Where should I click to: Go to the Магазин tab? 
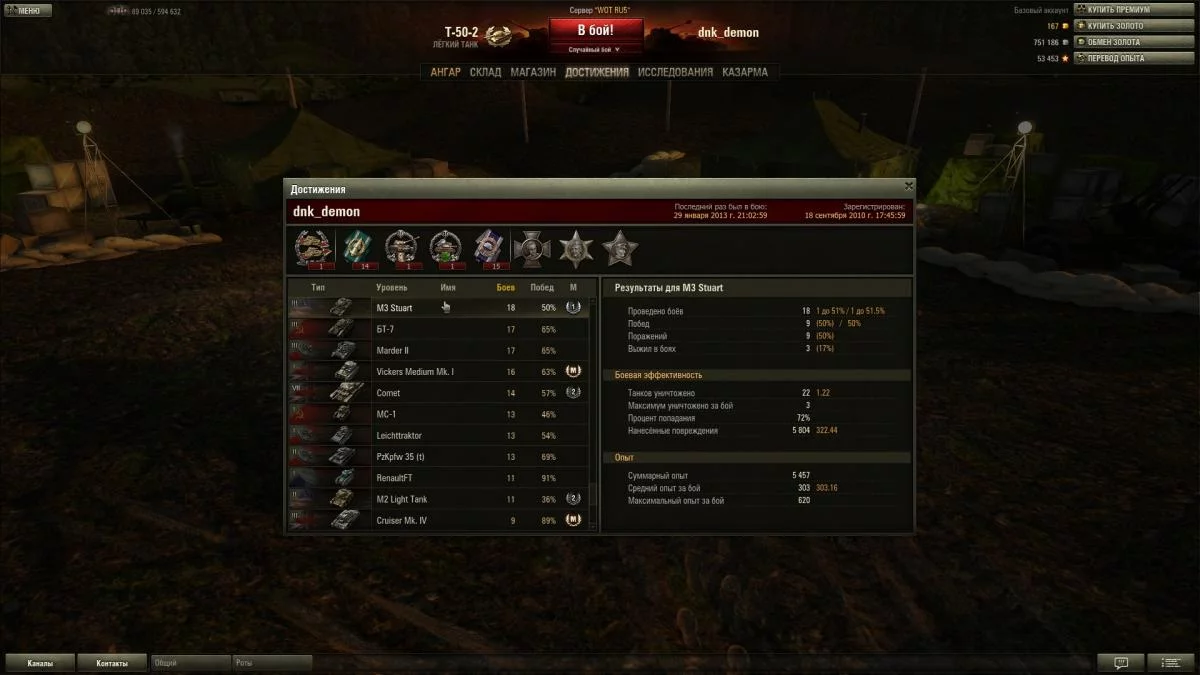532,72
